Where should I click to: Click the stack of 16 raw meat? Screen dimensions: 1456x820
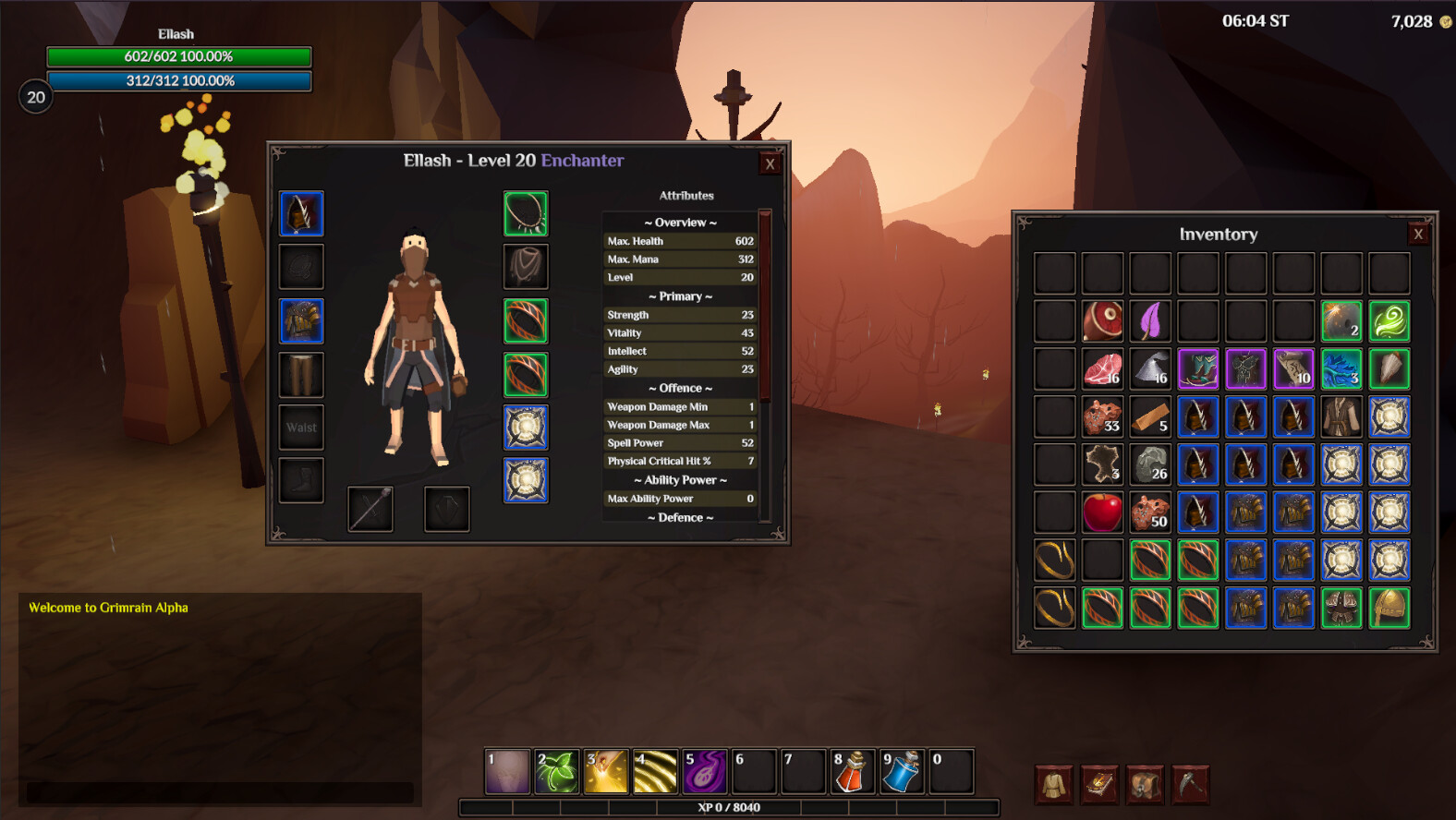[x=1102, y=368]
